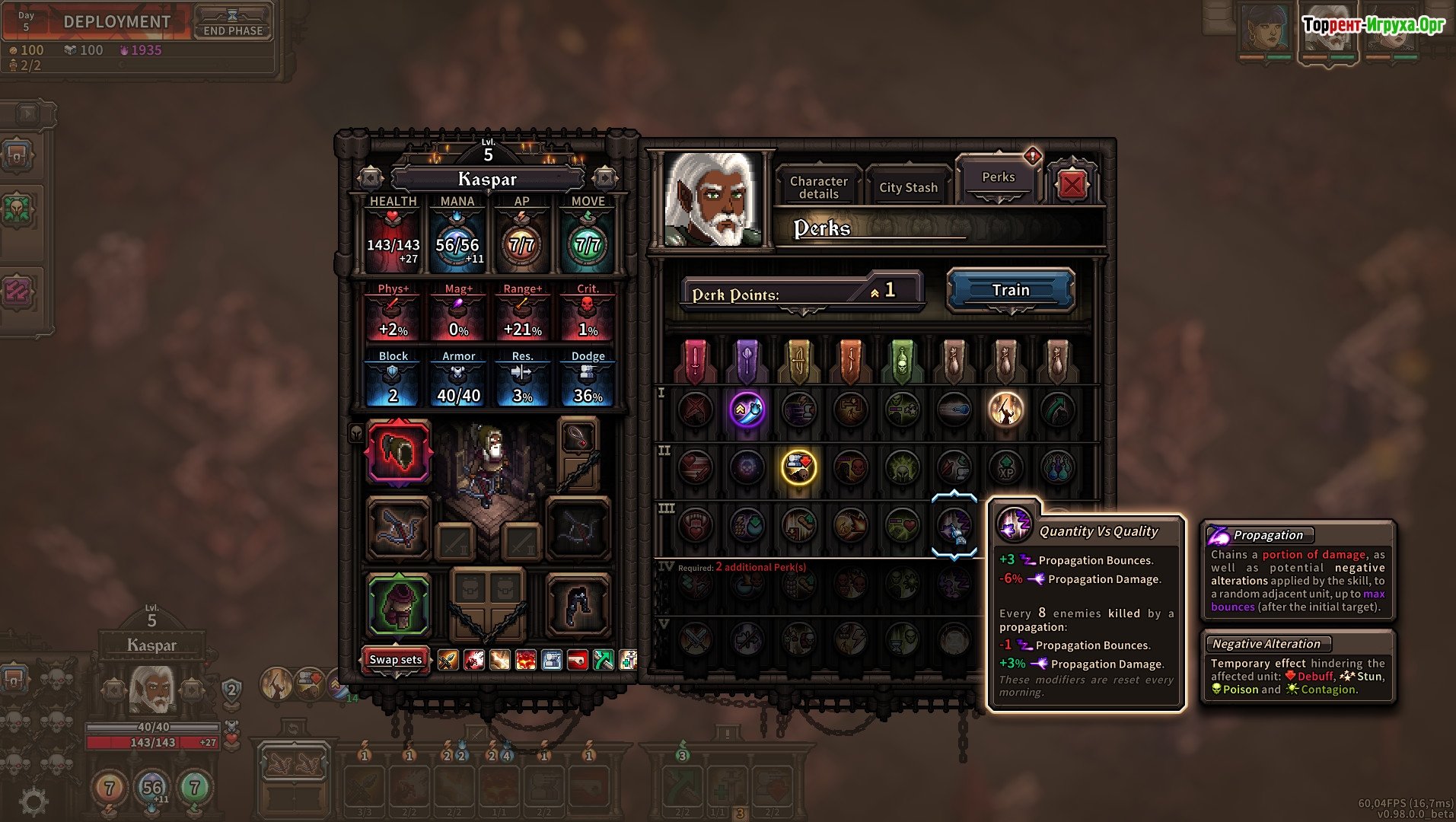Select the golden glowing tier I perk
1456x822 pixels.
(1005, 409)
